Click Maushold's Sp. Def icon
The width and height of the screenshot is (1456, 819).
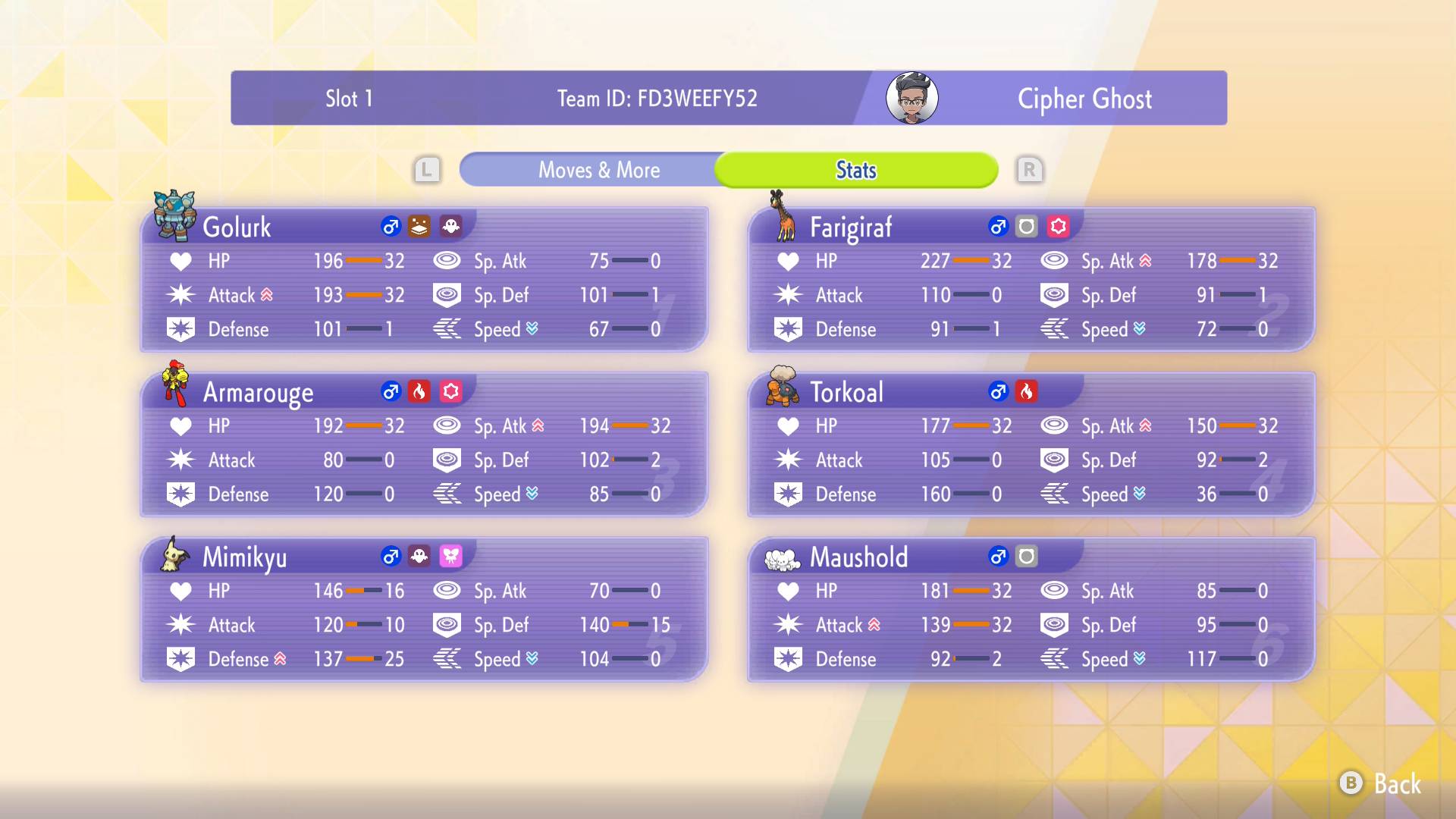[x=1055, y=625]
